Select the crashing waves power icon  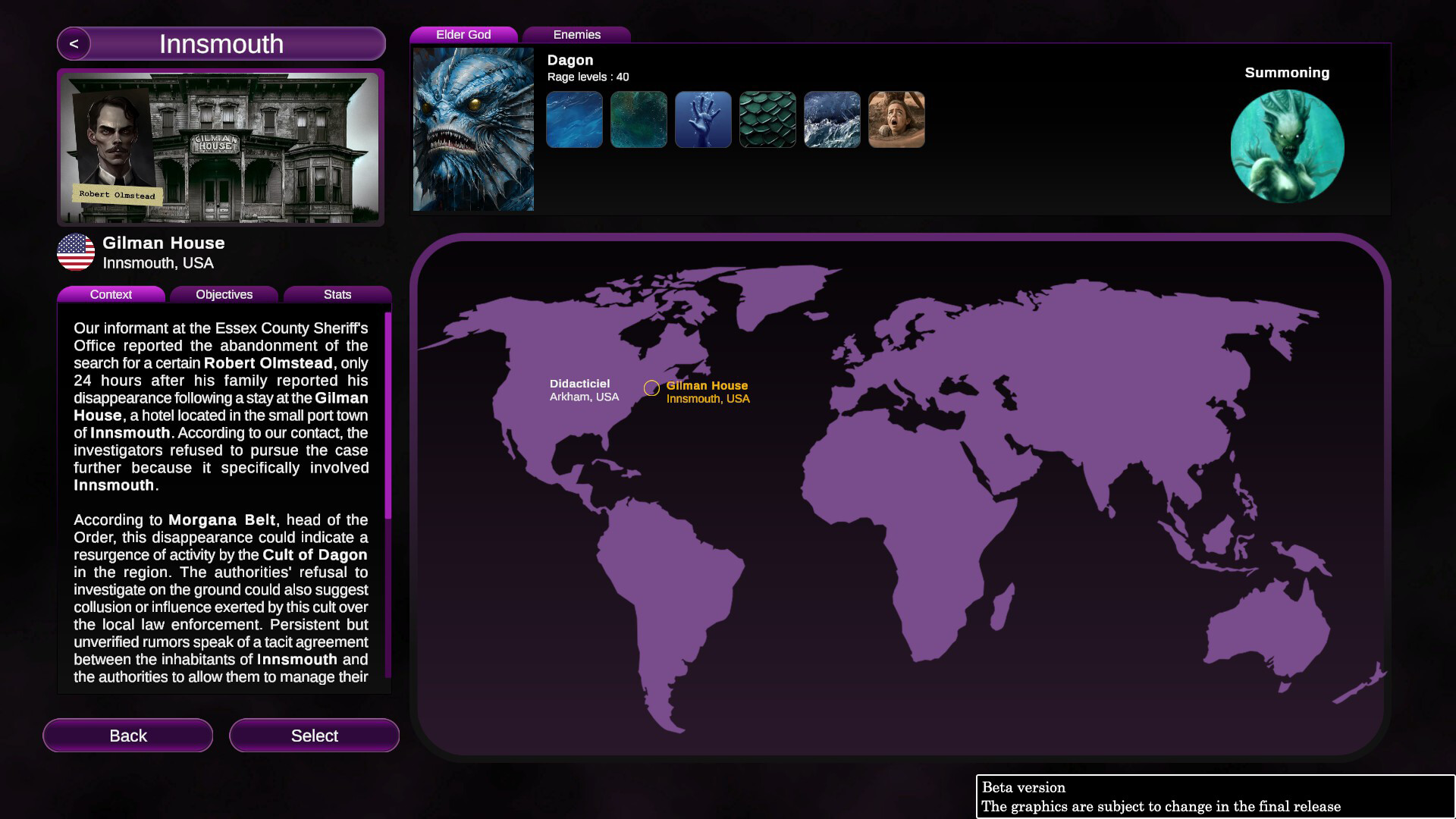point(832,119)
